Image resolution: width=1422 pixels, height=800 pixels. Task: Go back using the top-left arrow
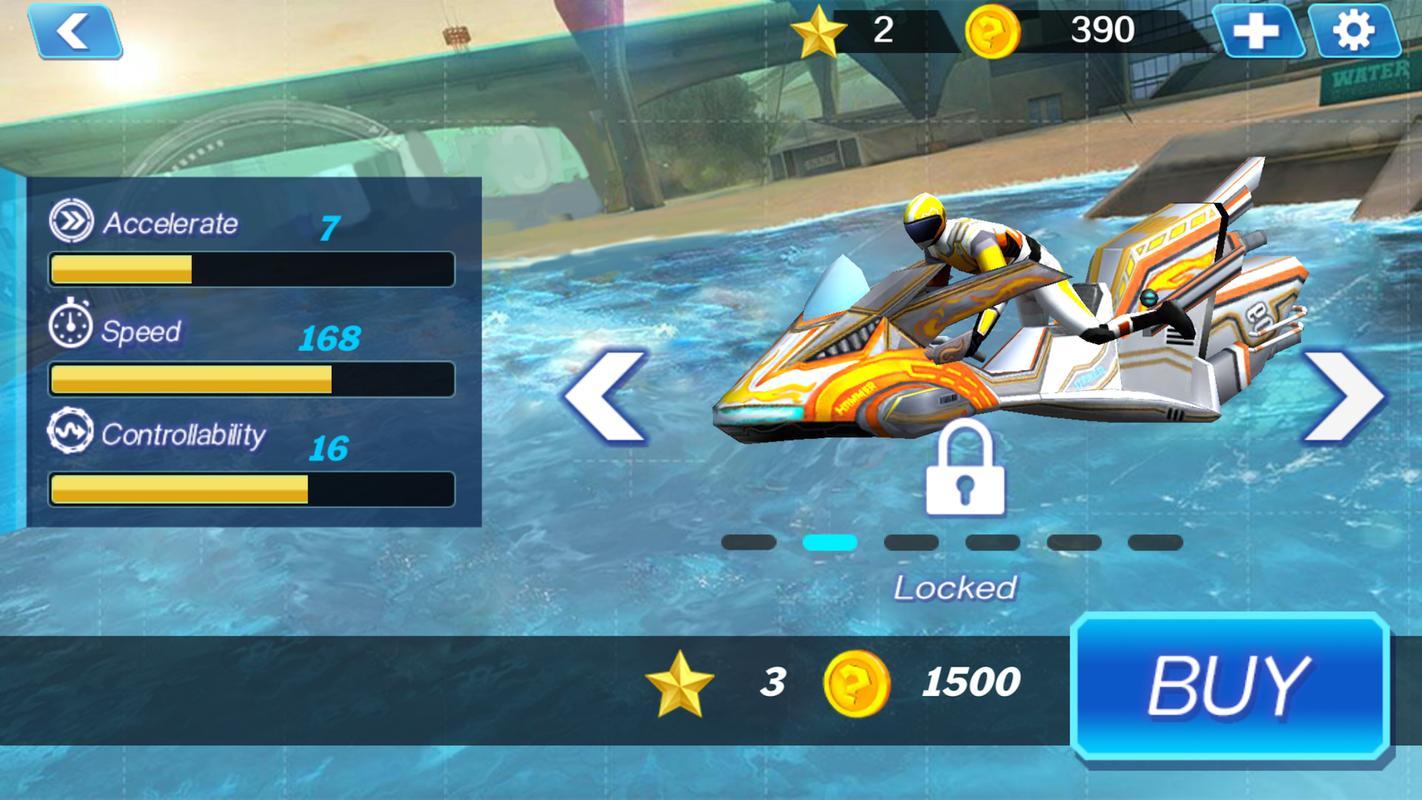[x=75, y=32]
